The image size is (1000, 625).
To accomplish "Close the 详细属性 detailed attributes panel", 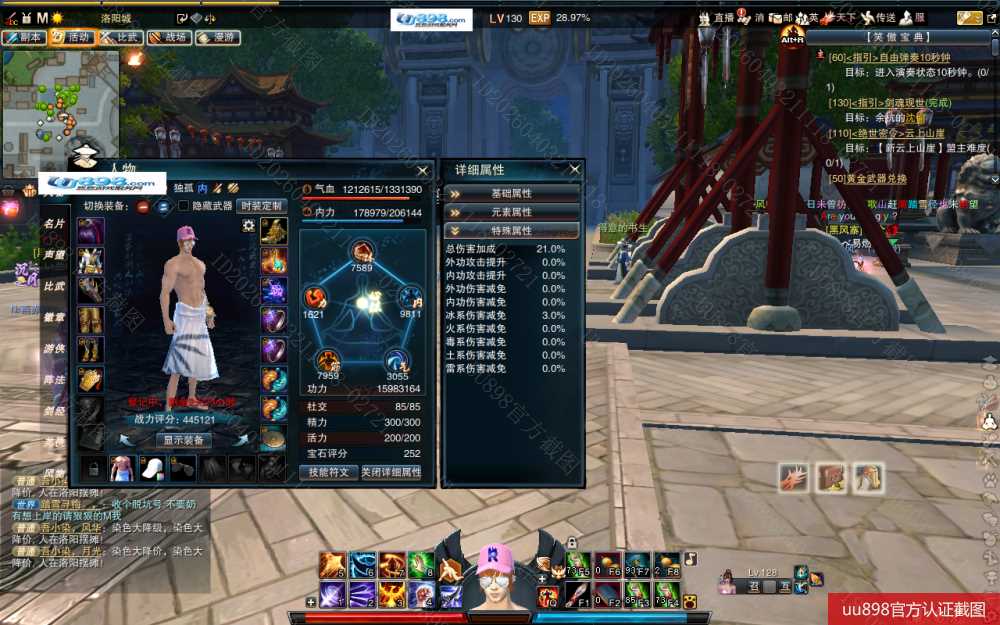I will [574, 170].
